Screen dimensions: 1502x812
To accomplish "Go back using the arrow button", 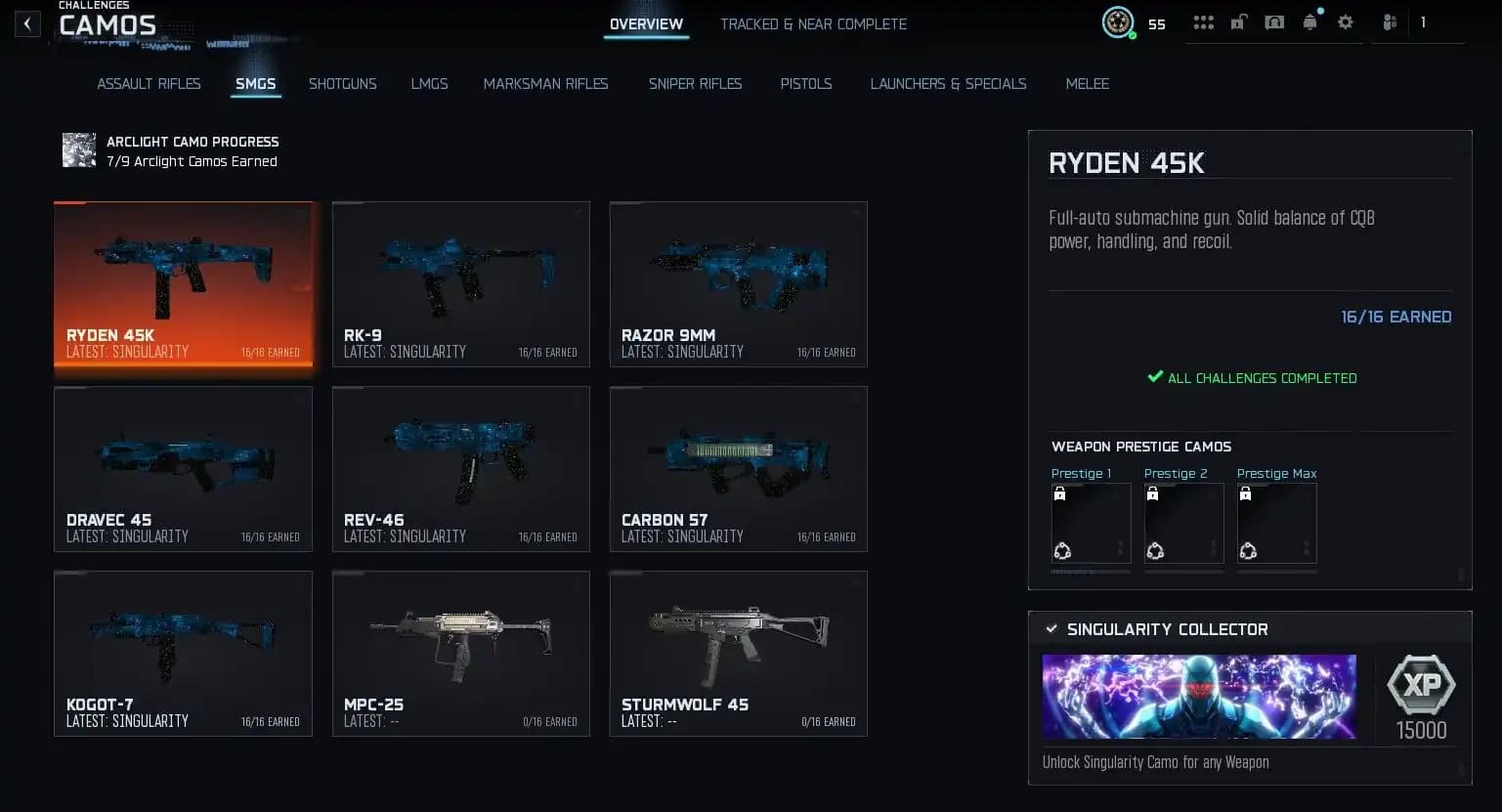I will pos(27,23).
